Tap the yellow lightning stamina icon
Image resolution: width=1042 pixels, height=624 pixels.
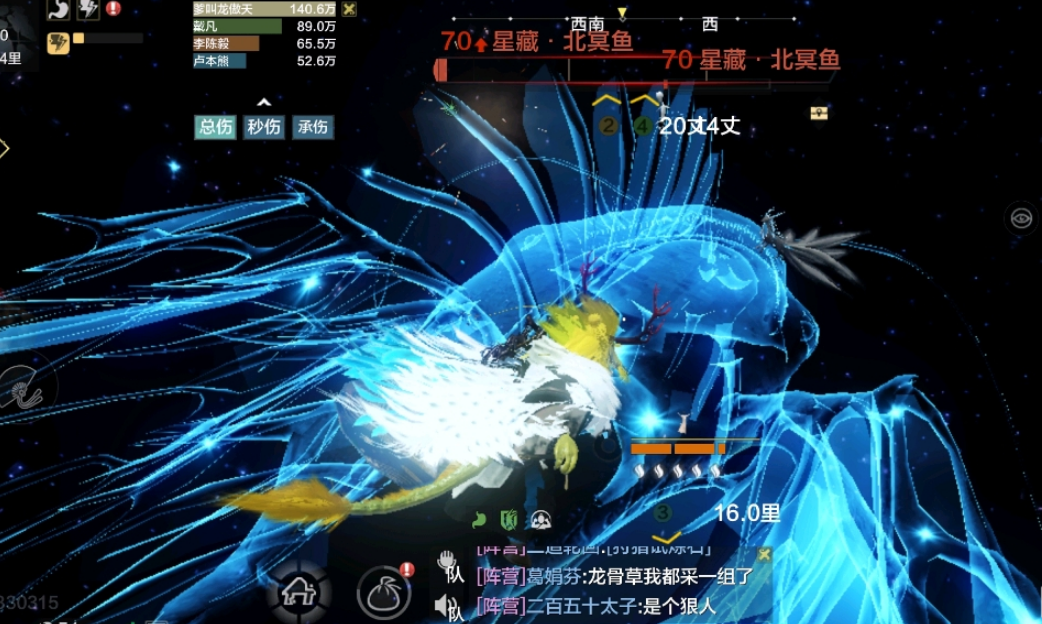click(58, 42)
